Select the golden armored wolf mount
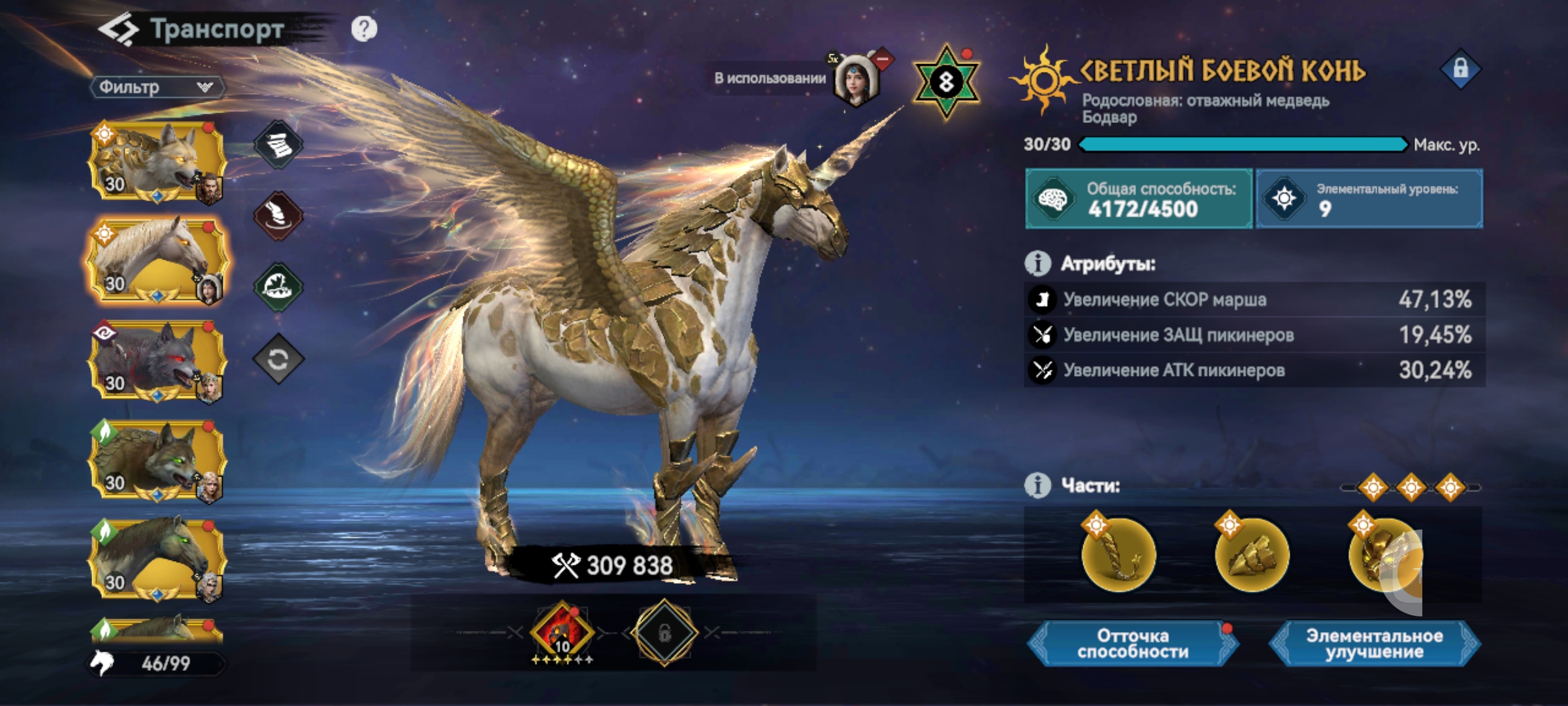 [x=157, y=161]
